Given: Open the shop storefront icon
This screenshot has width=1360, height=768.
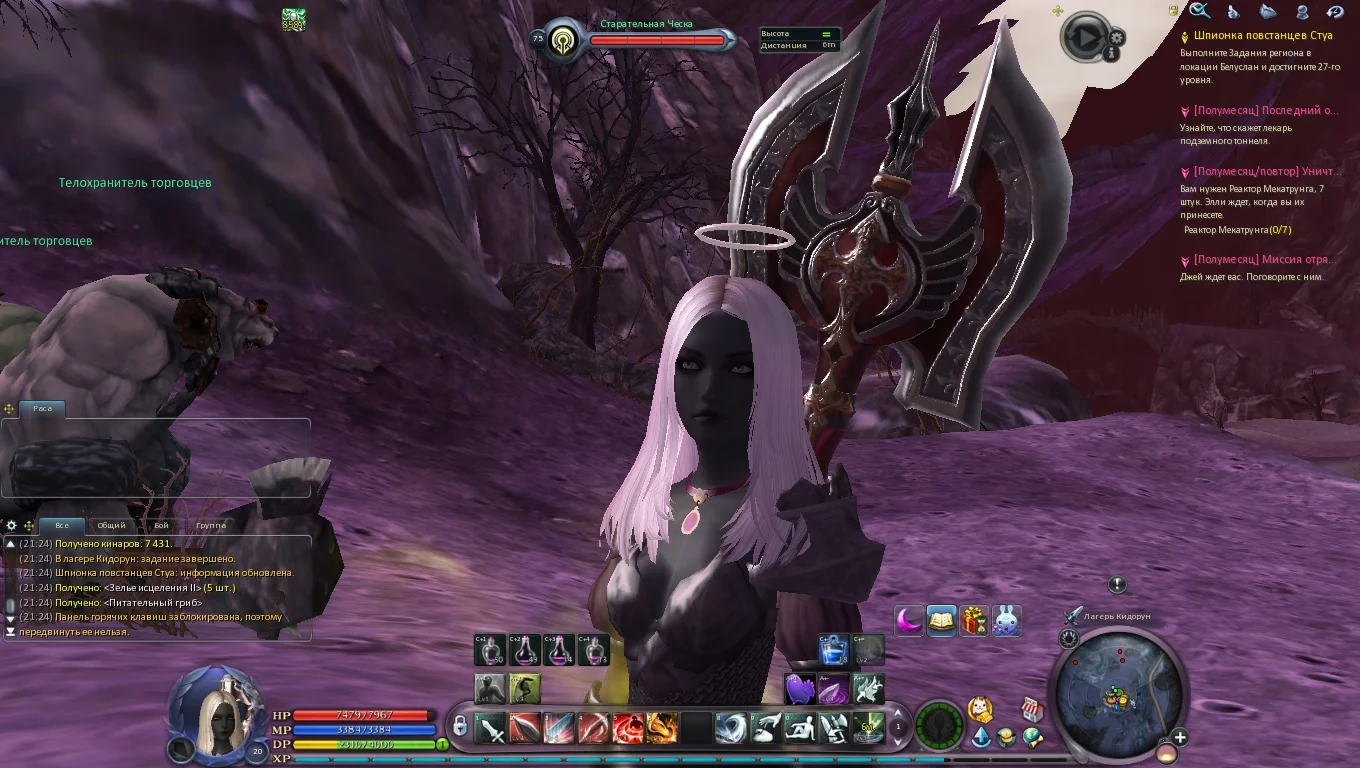Looking at the screenshot, I should [x=1033, y=709].
